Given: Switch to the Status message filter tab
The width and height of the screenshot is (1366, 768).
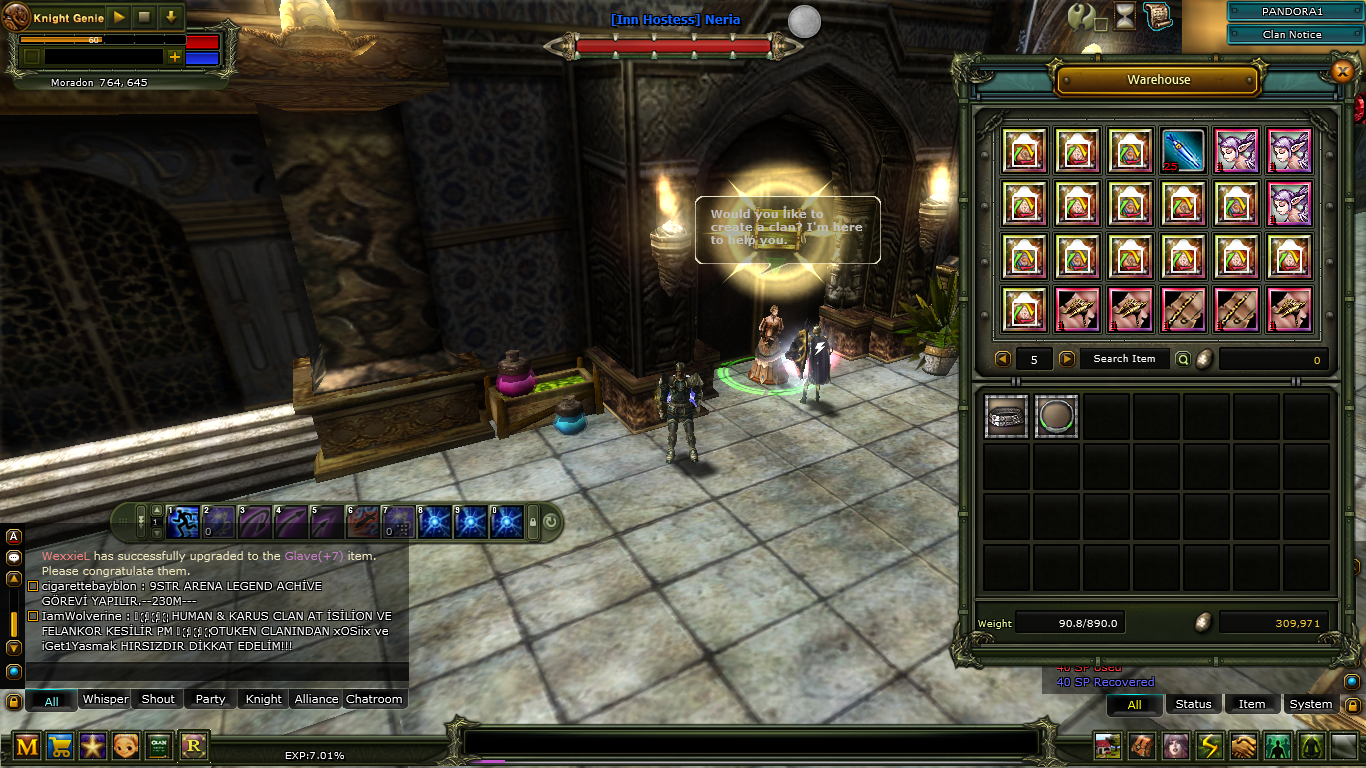Looking at the screenshot, I should point(1193,704).
